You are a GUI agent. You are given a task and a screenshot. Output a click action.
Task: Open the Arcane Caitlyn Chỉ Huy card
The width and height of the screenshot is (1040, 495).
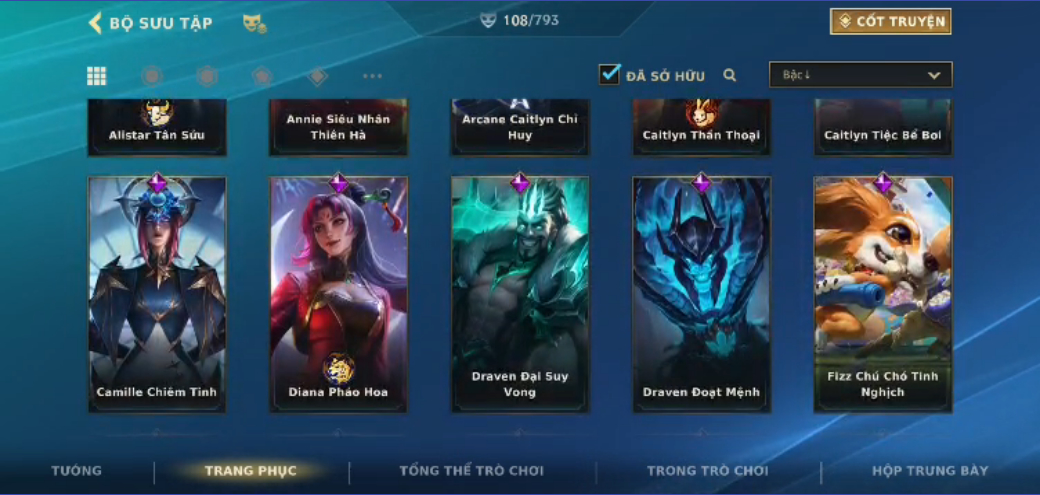click(520, 128)
